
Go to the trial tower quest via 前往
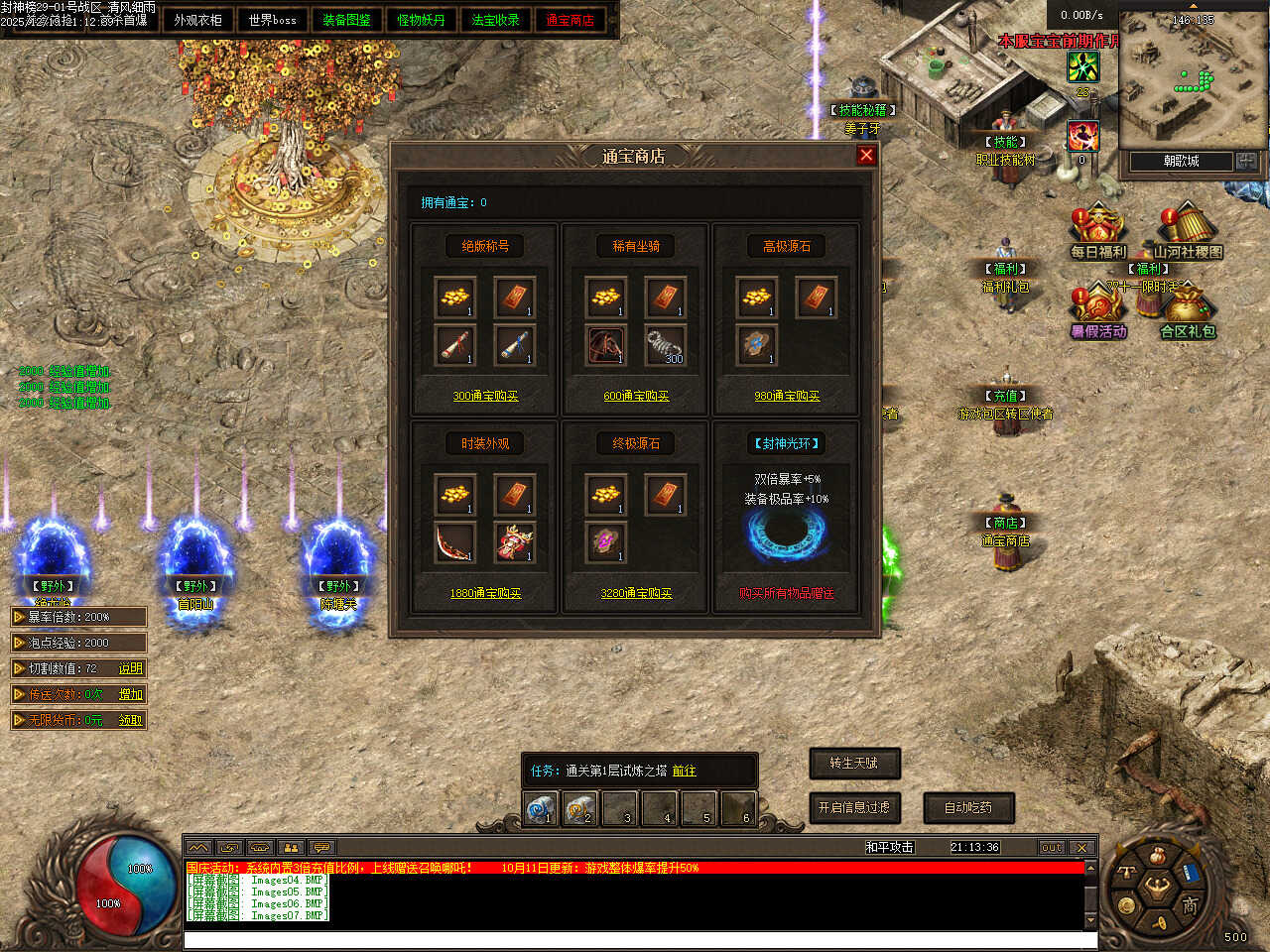point(684,771)
